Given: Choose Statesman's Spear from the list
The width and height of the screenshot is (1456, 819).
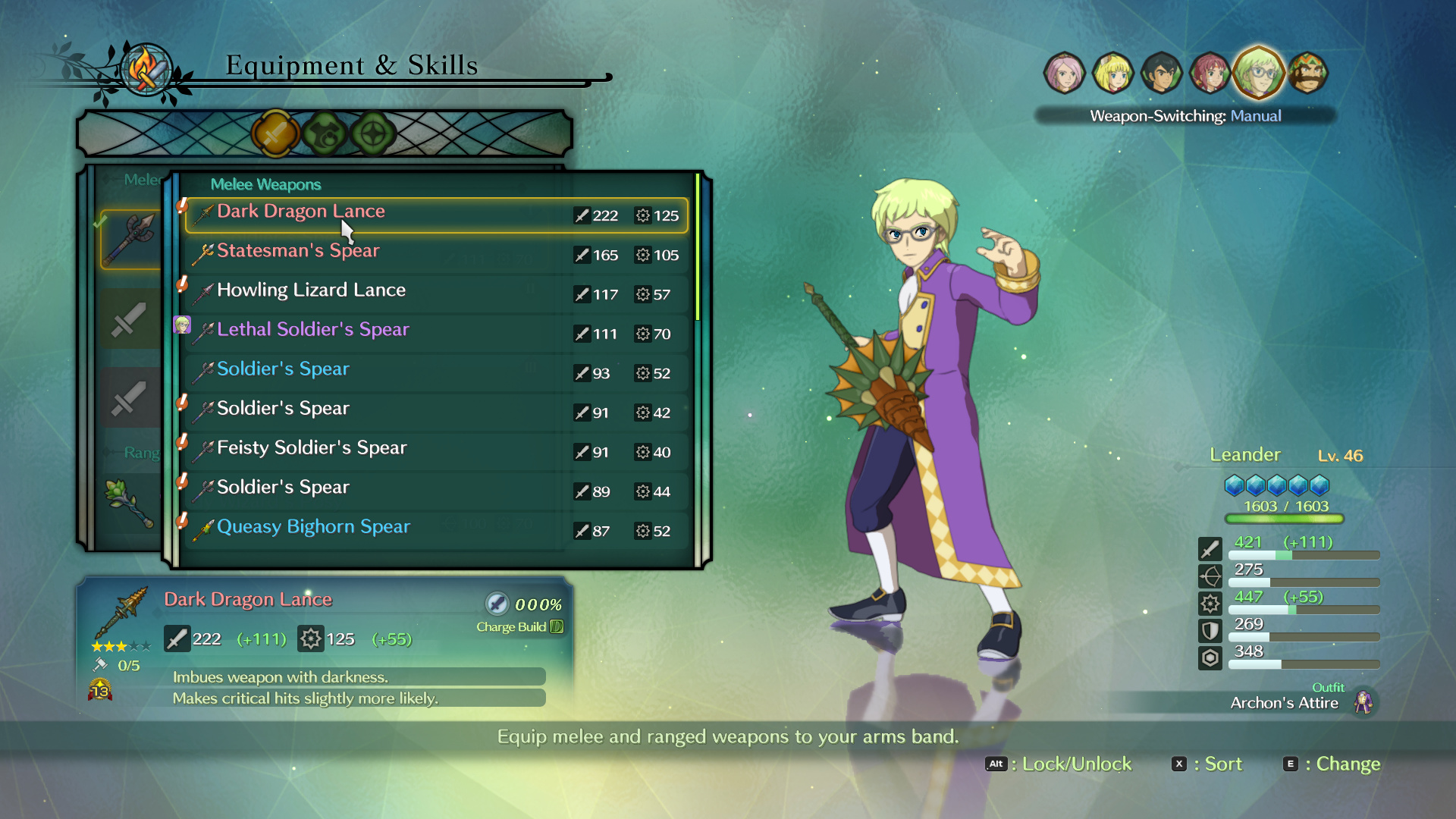Looking at the screenshot, I should pyautogui.click(x=436, y=254).
